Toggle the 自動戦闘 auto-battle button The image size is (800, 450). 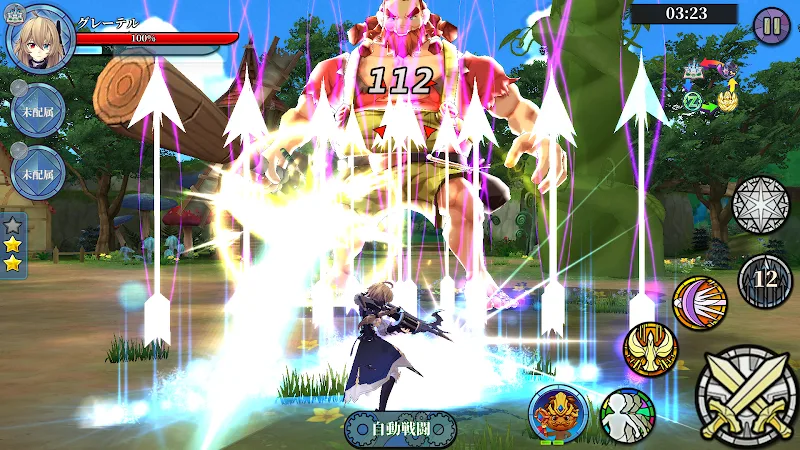point(400,428)
